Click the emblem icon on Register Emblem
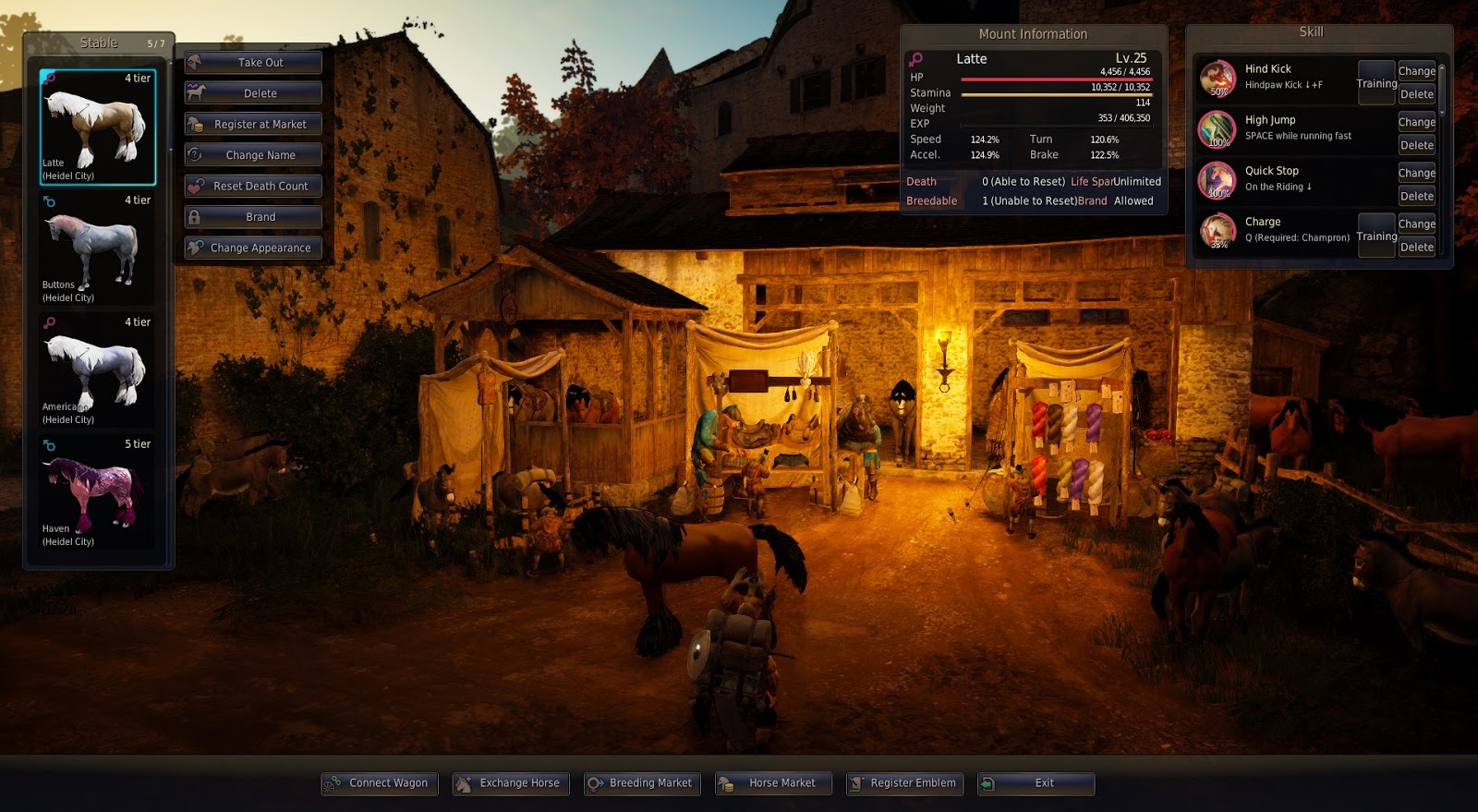This screenshot has height=812, width=1478. [x=856, y=782]
